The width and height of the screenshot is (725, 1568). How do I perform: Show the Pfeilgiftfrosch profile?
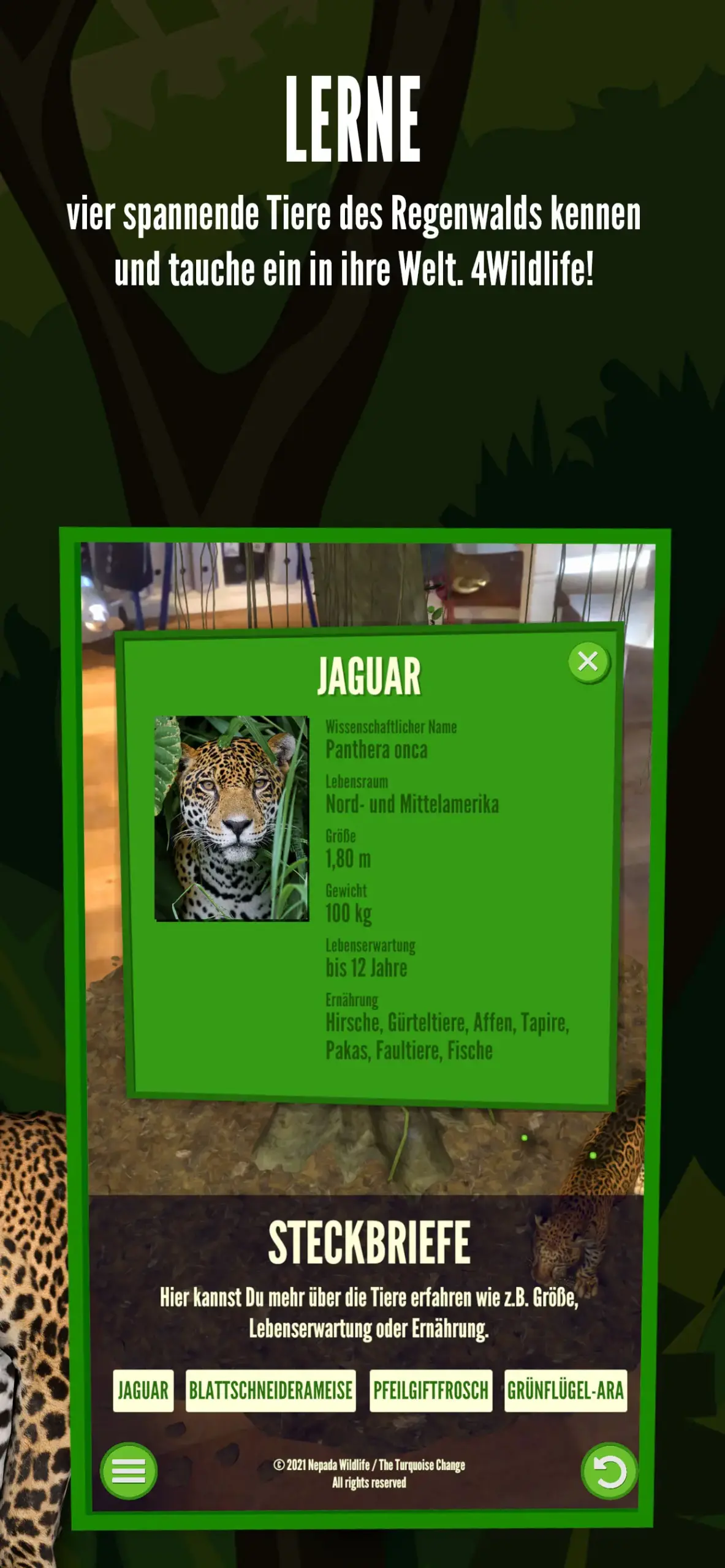[x=431, y=1391]
